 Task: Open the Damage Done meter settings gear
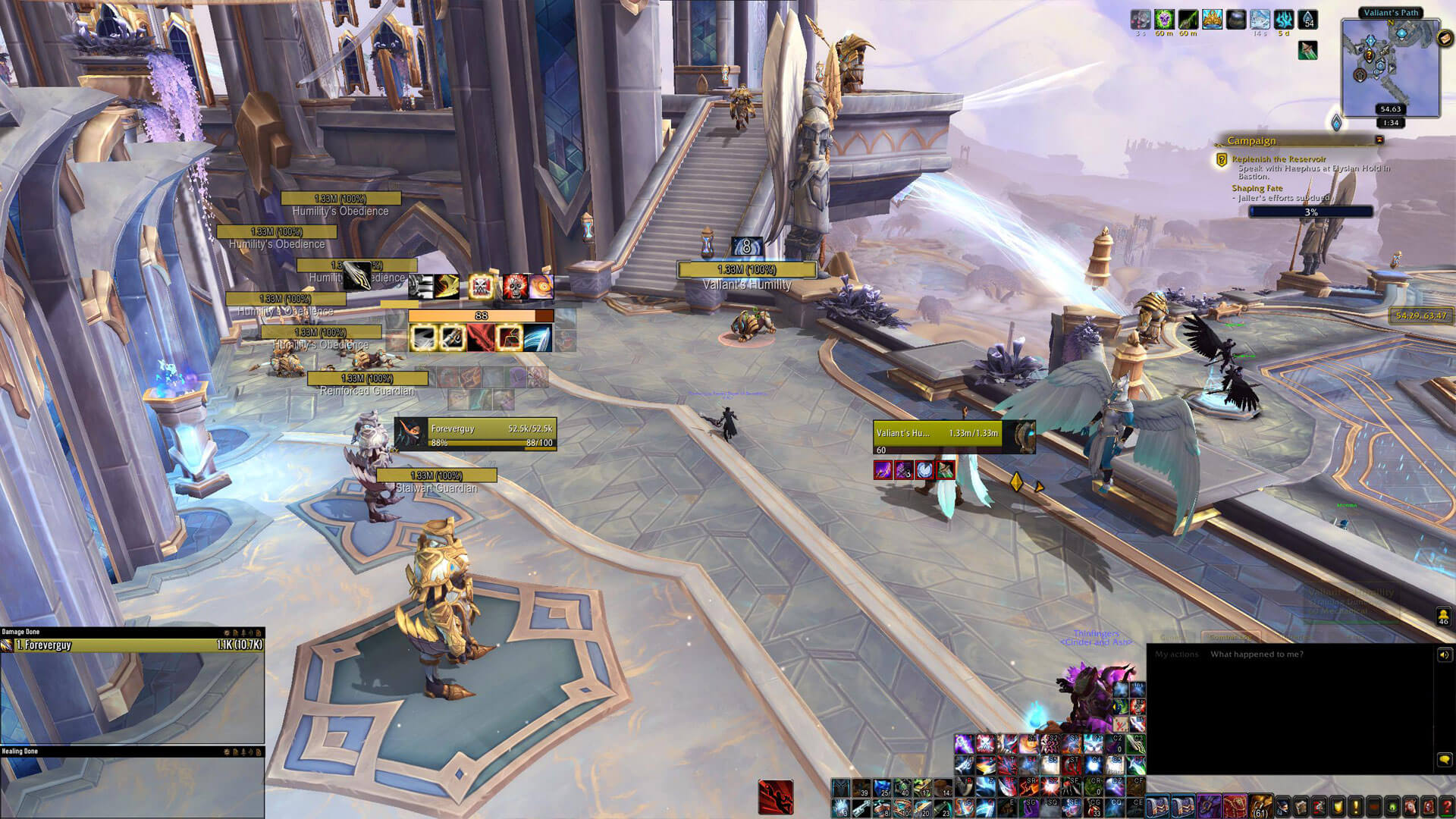226,632
